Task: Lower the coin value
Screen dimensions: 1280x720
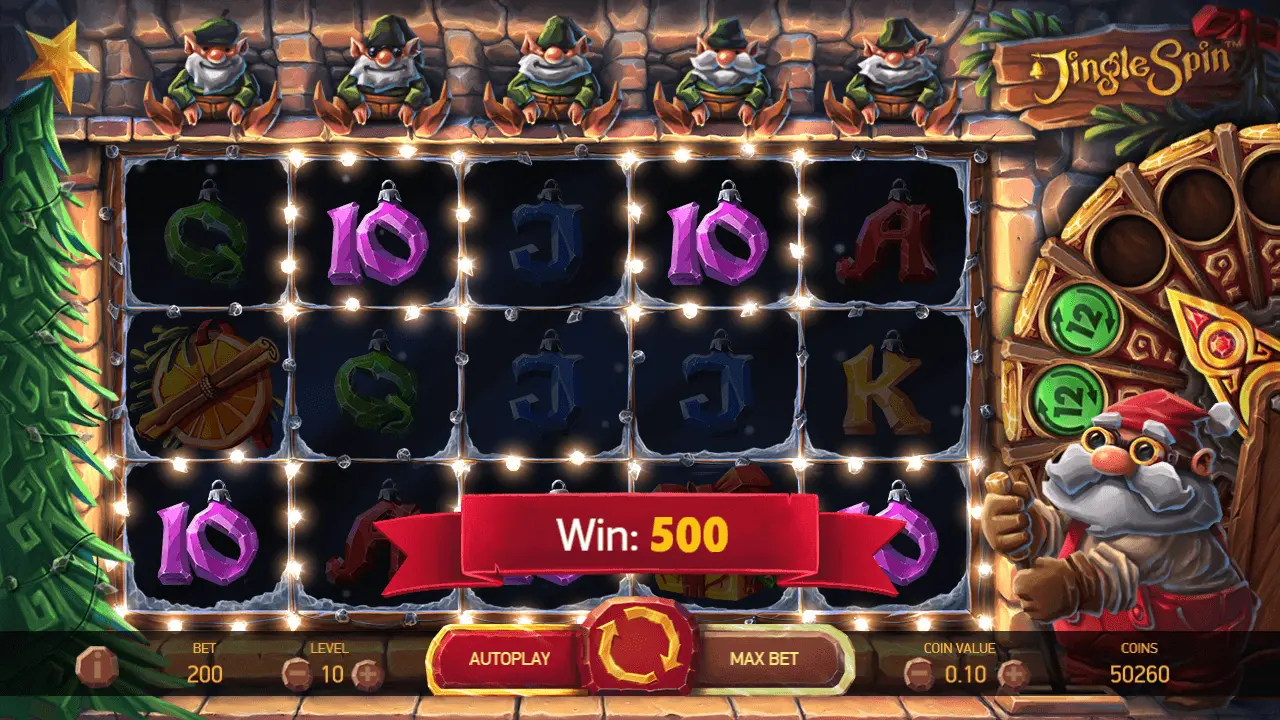Action: (x=918, y=674)
